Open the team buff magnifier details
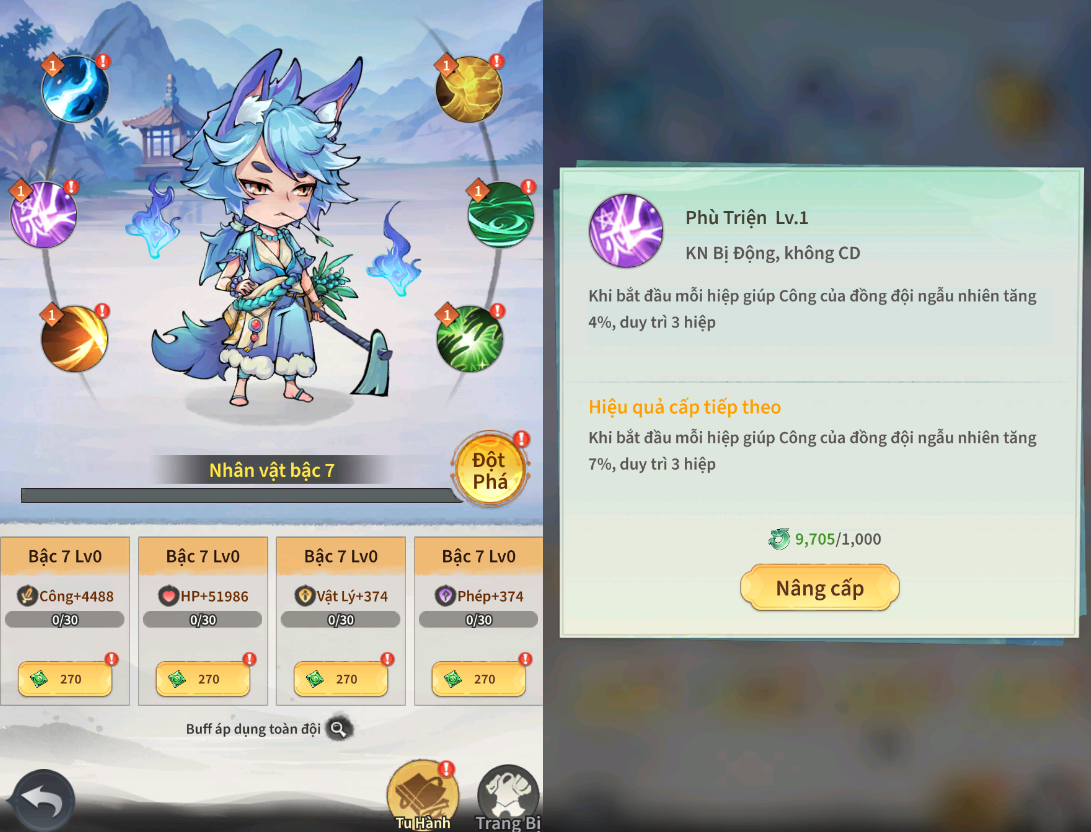 (x=339, y=729)
